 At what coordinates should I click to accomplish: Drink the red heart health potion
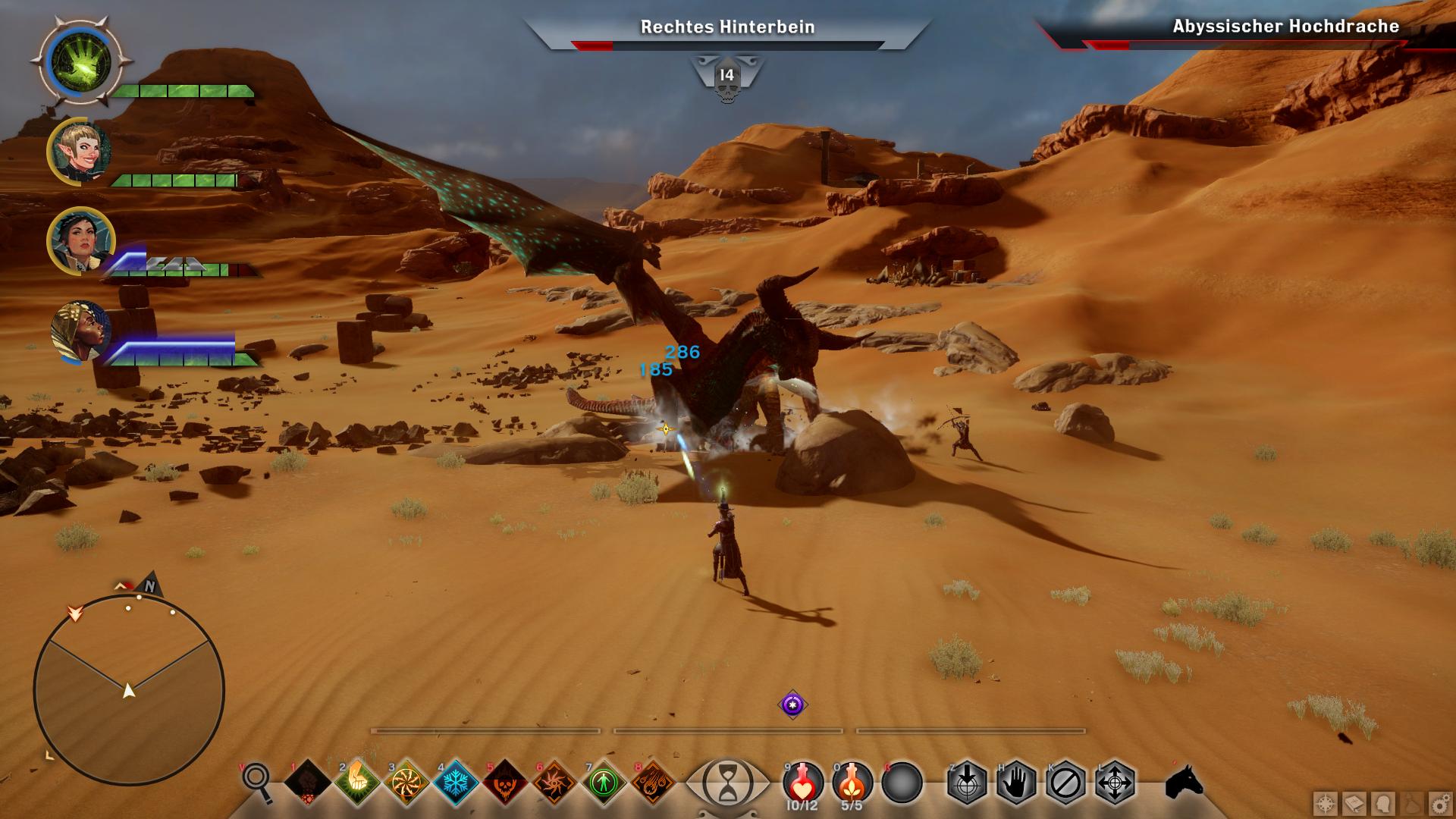click(x=802, y=782)
